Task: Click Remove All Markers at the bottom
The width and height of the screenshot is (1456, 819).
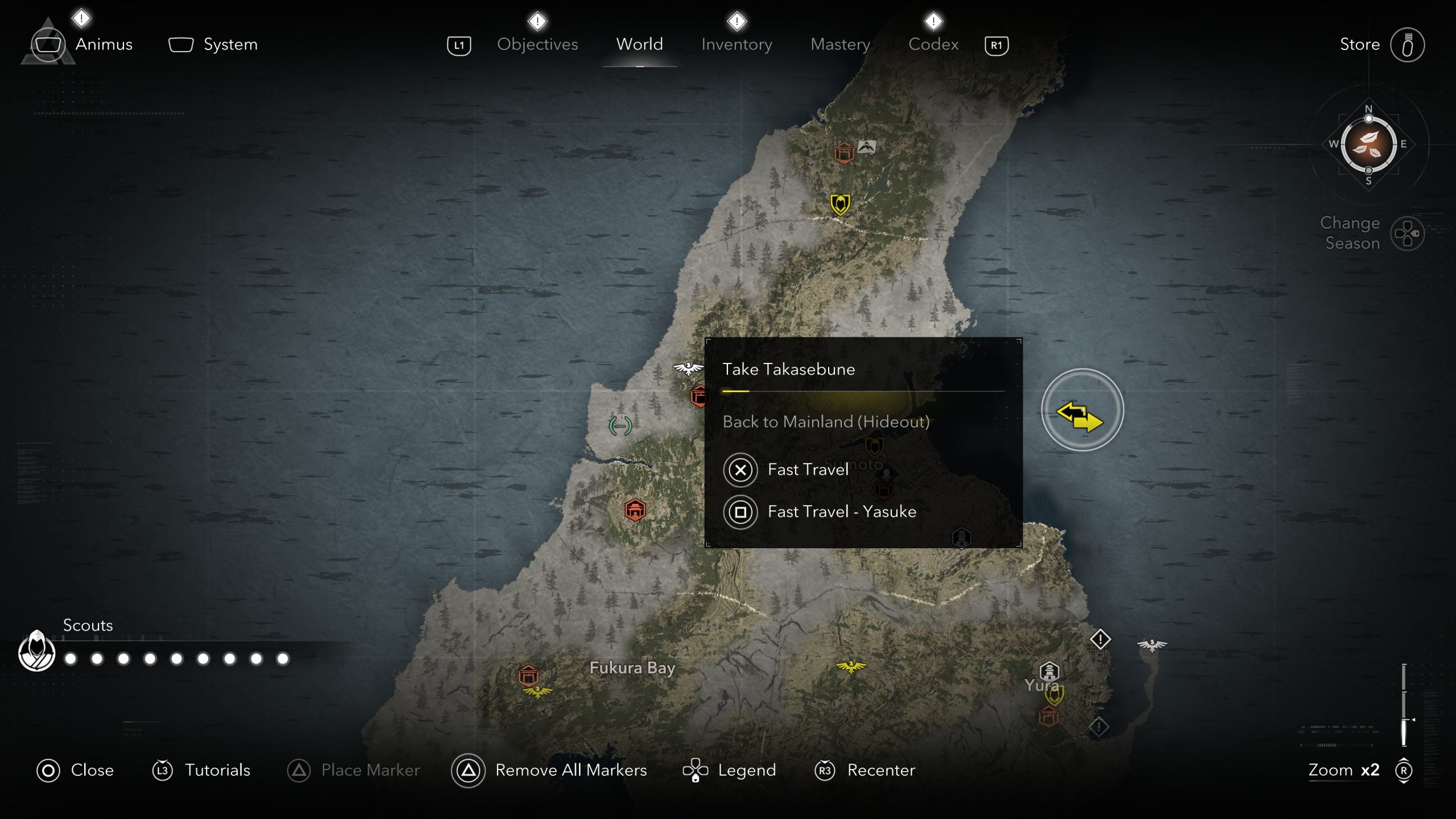Action: pos(570,770)
